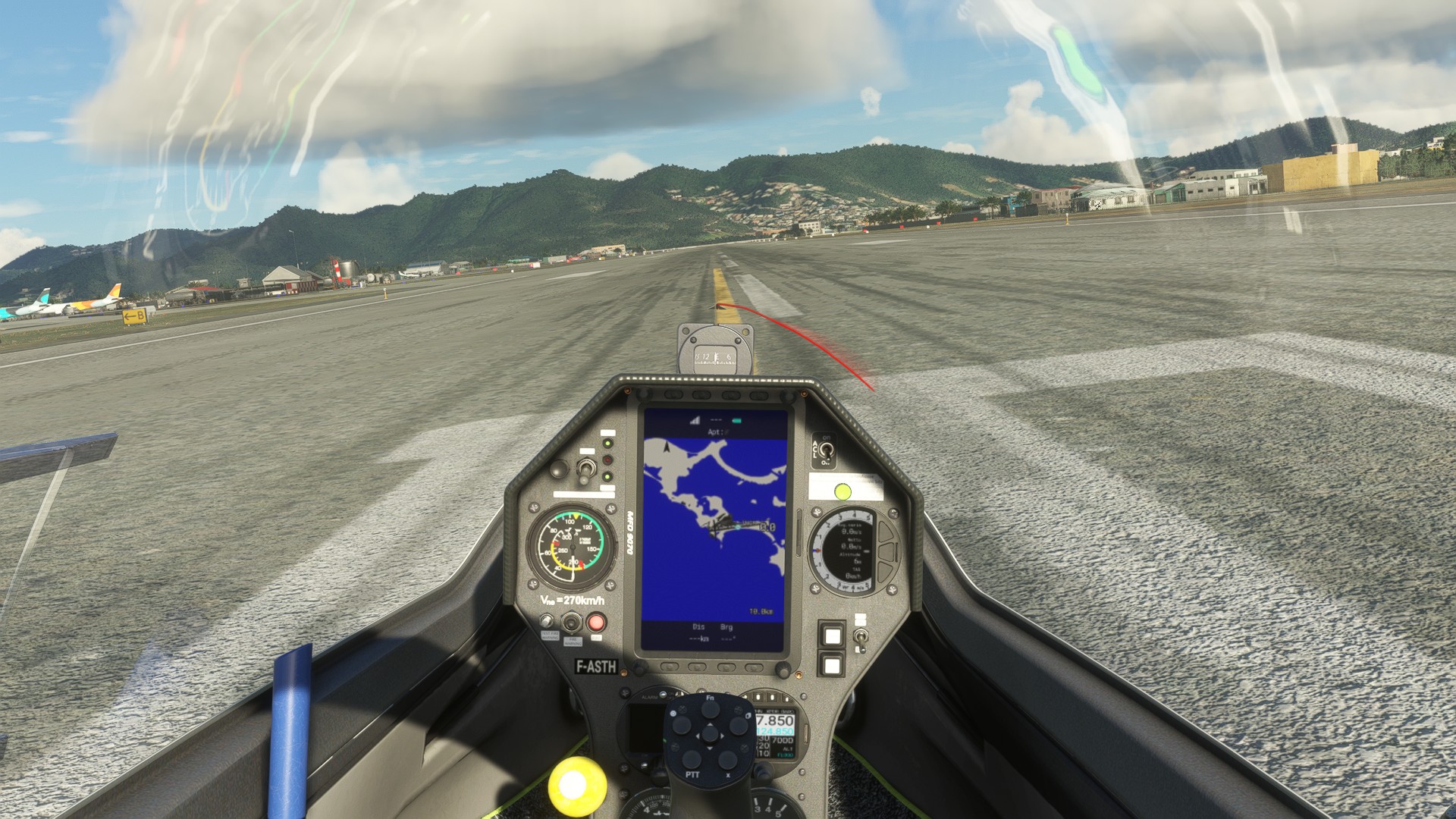Click the MFD 9070 map screen
This screenshot has height=819, width=1456.
pyautogui.click(x=714, y=530)
